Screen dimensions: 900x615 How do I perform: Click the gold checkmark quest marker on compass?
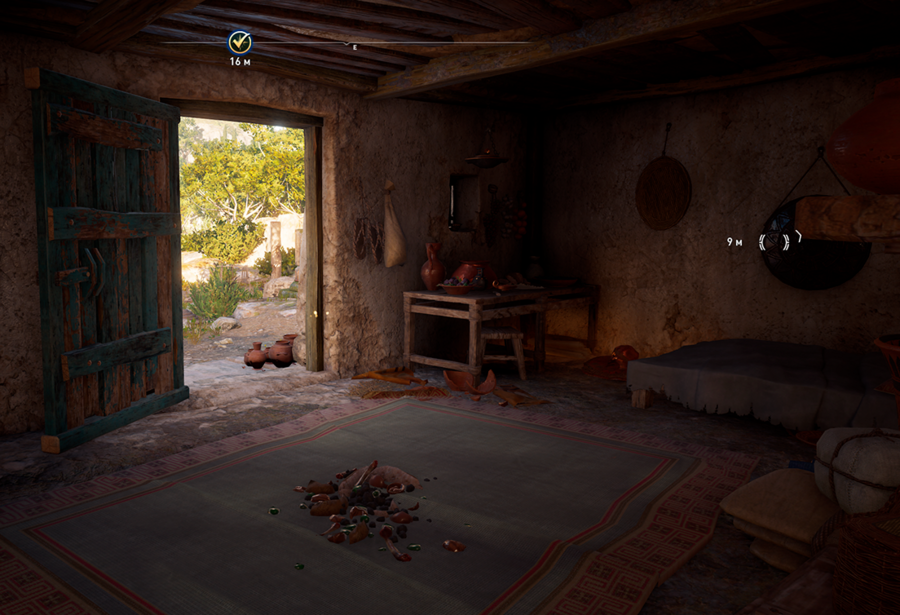(x=239, y=42)
